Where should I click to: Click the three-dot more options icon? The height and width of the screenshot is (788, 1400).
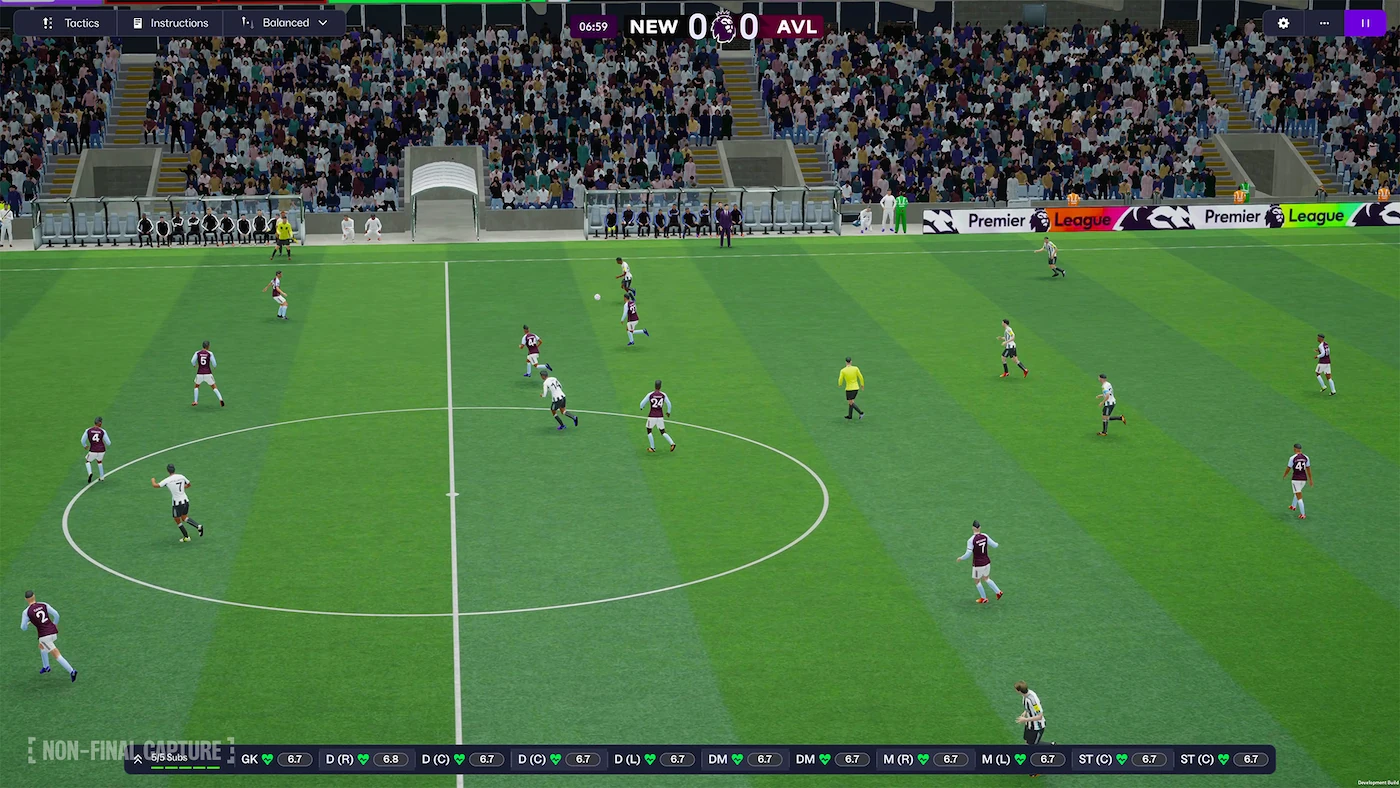point(1324,22)
